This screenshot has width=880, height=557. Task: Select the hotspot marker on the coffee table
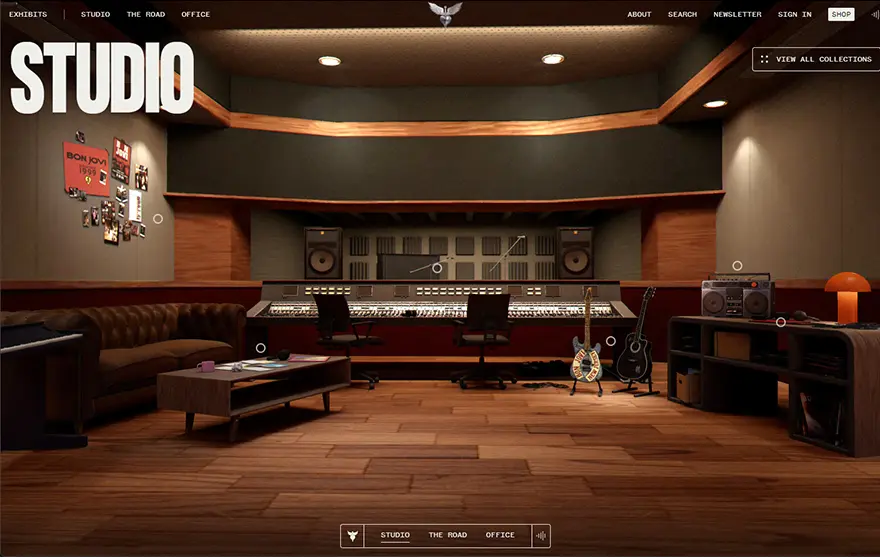point(261,348)
